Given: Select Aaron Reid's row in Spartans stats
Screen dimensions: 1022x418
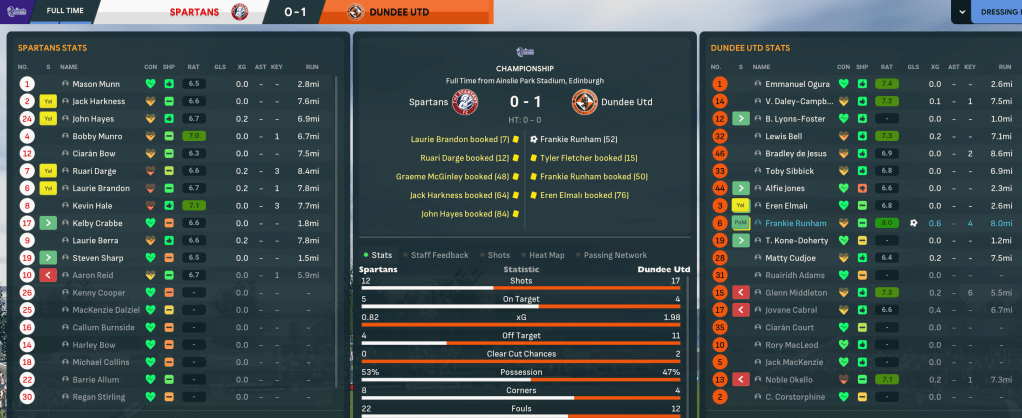Looking at the screenshot, I should tap(94, 275).
